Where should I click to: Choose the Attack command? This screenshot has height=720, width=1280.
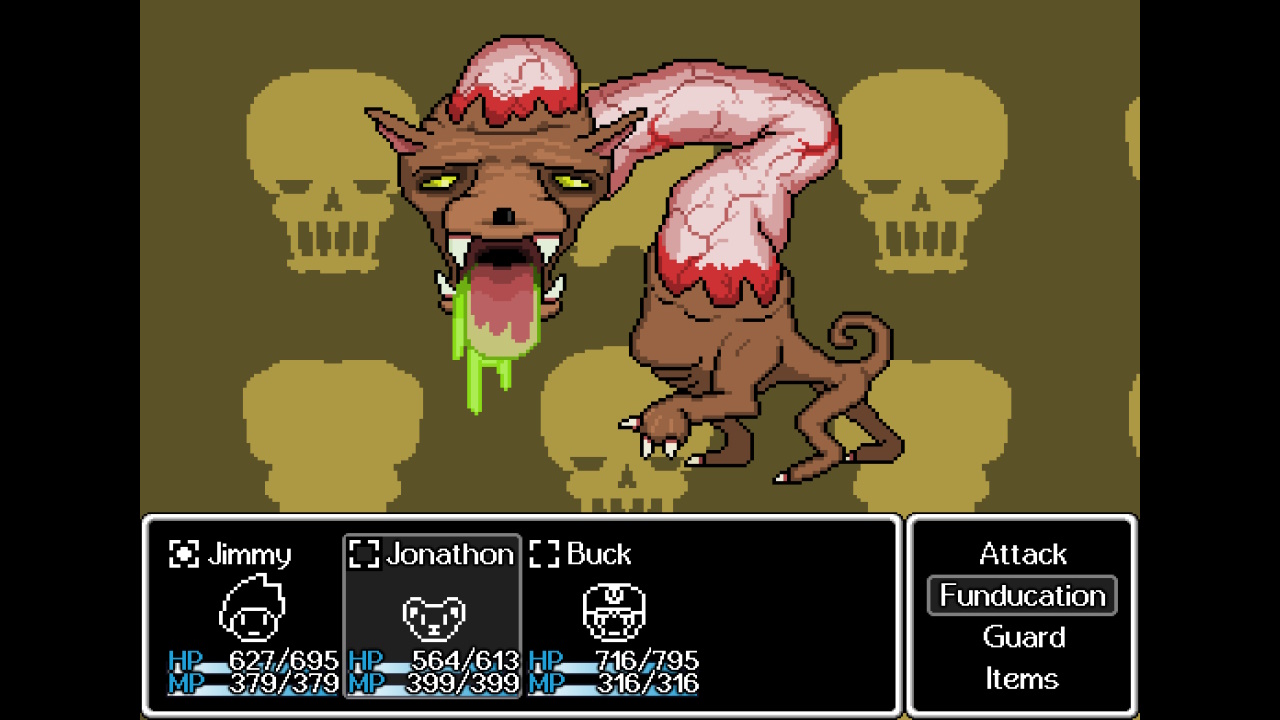pos(1023,554)
